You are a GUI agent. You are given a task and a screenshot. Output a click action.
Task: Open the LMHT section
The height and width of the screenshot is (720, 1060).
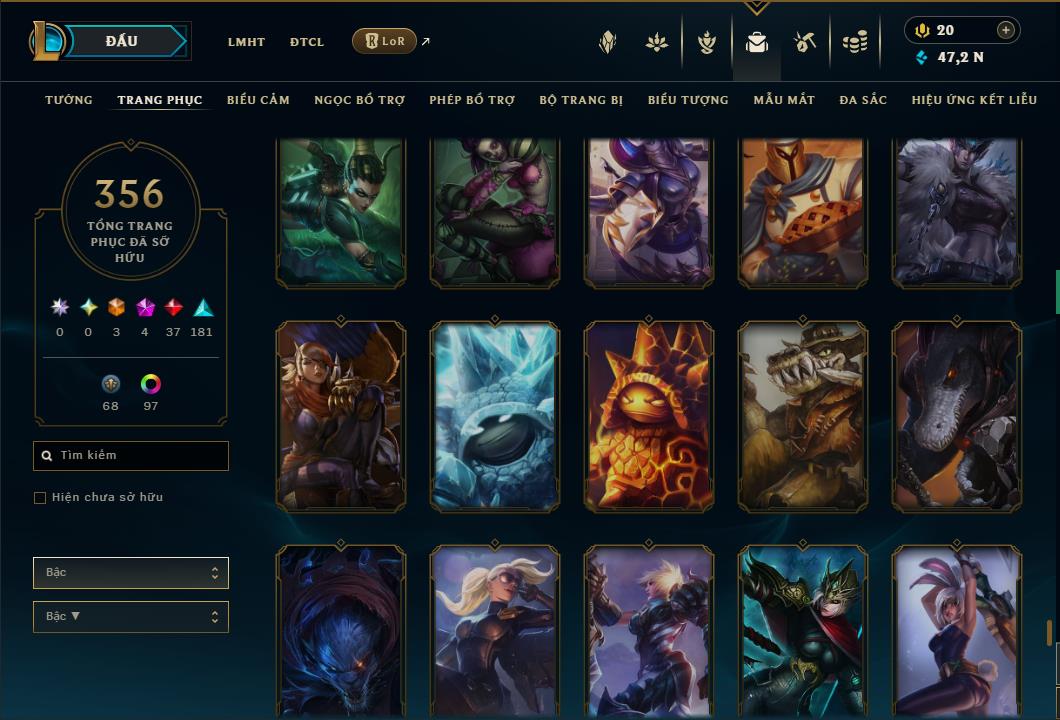tap(246, 42)
